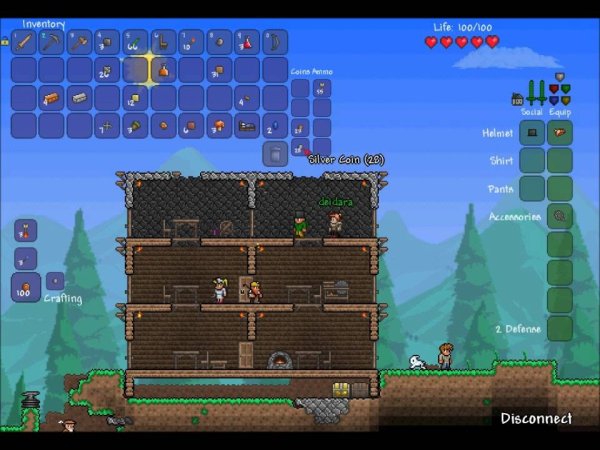This screenshot has width=600, height=450.
Task: Select the equipped helmet armor slot
Action: tap(560, 132)
